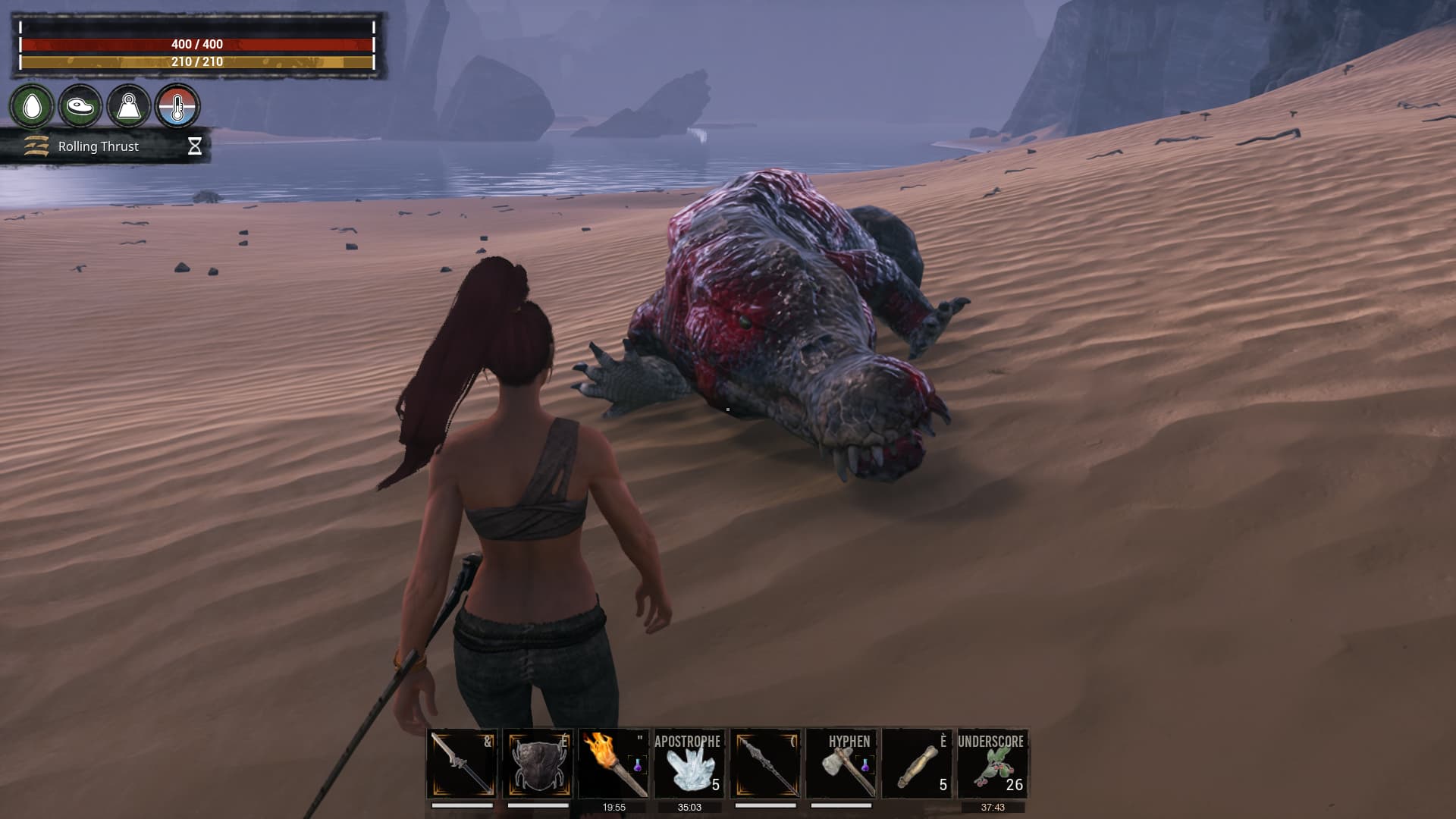Click the Rolling Thrust status entry
Image resolution: width=1456 pixels, height=819 pixels.
pyautogui.click(x=99, y=146)
